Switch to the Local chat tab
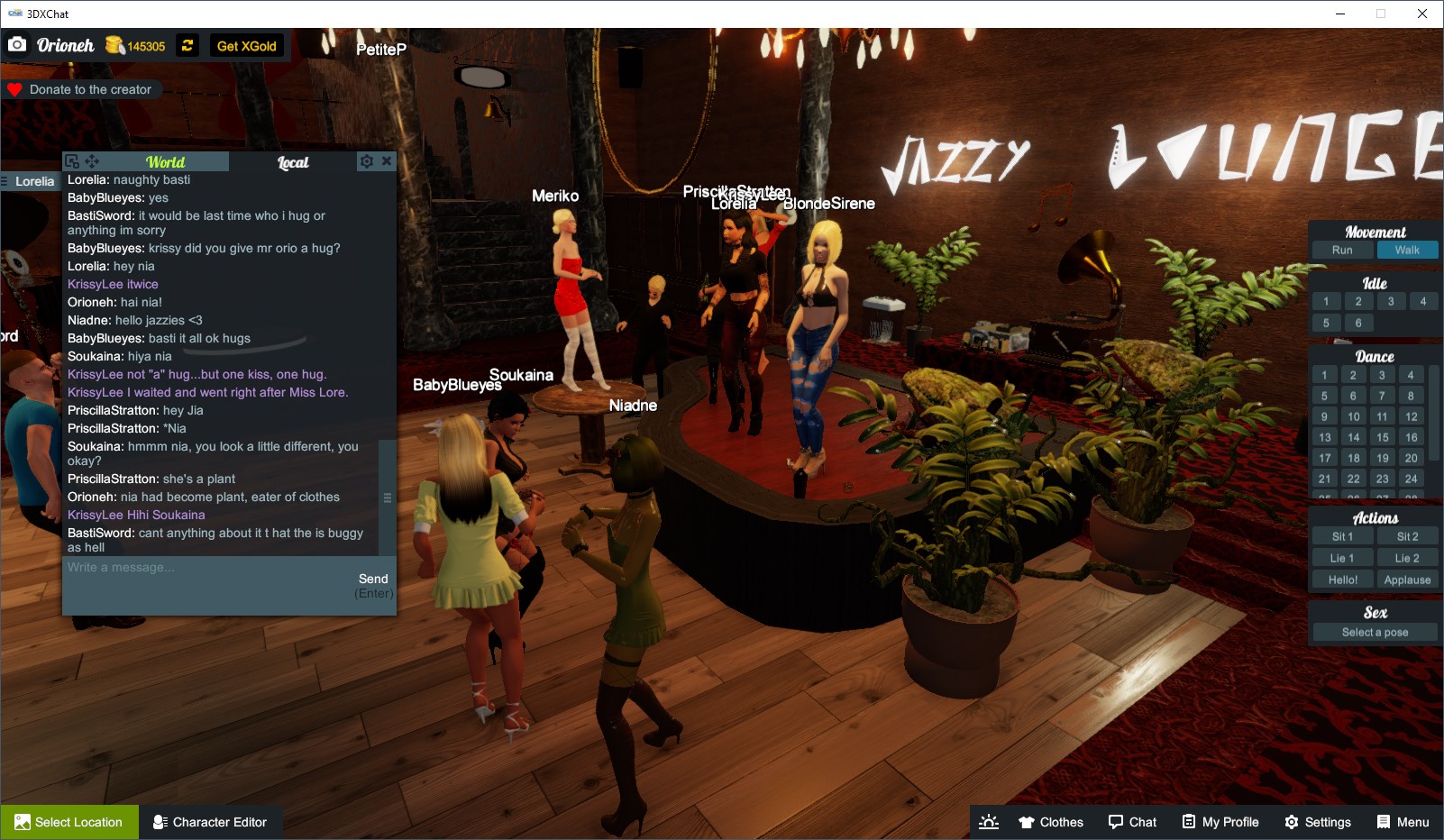 pyautogui.click(x=293, y=162)
